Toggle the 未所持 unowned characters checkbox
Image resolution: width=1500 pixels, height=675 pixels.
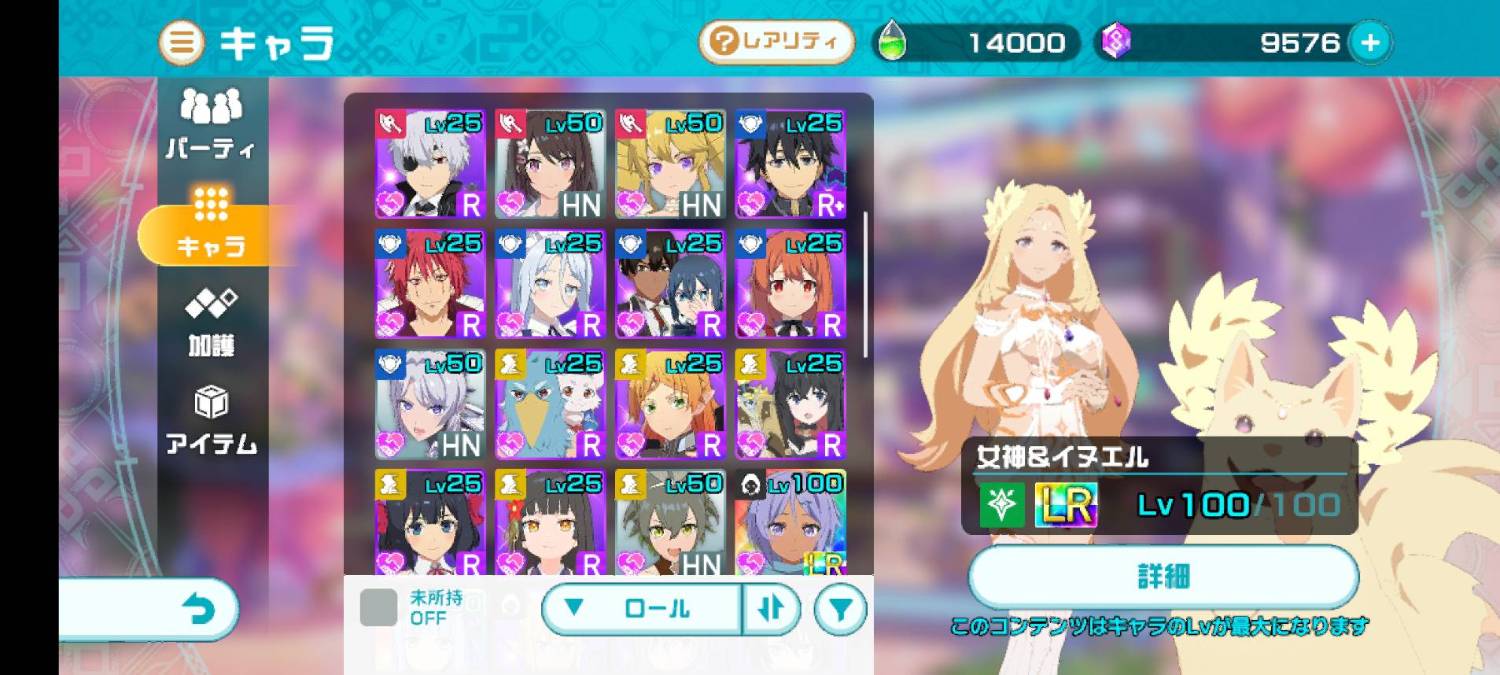pos(378,608)
